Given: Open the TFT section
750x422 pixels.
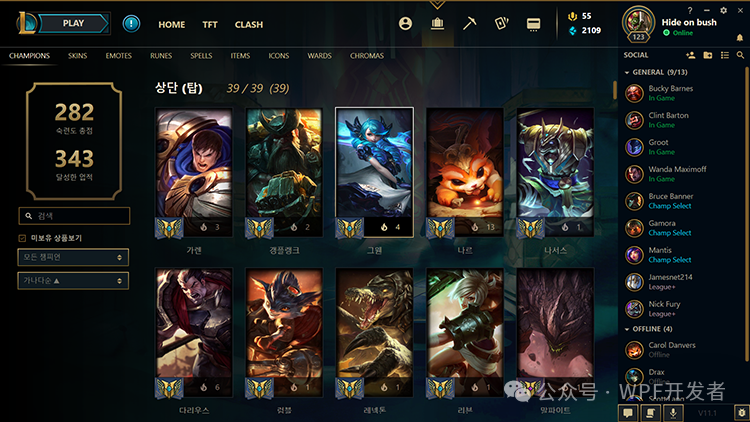Looking at the screenshot, I should pyautogui.click(x=210, y=24).
